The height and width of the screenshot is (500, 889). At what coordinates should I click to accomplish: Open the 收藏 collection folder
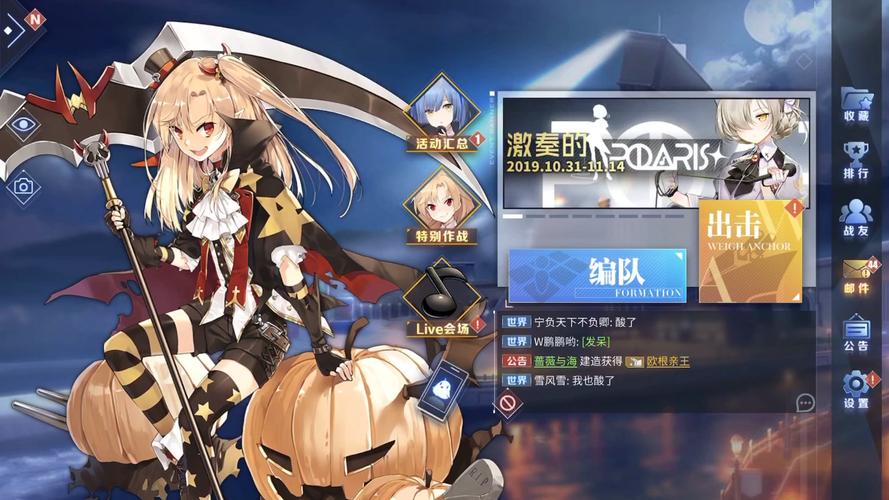pyautogui.click(x=856, y=104)
